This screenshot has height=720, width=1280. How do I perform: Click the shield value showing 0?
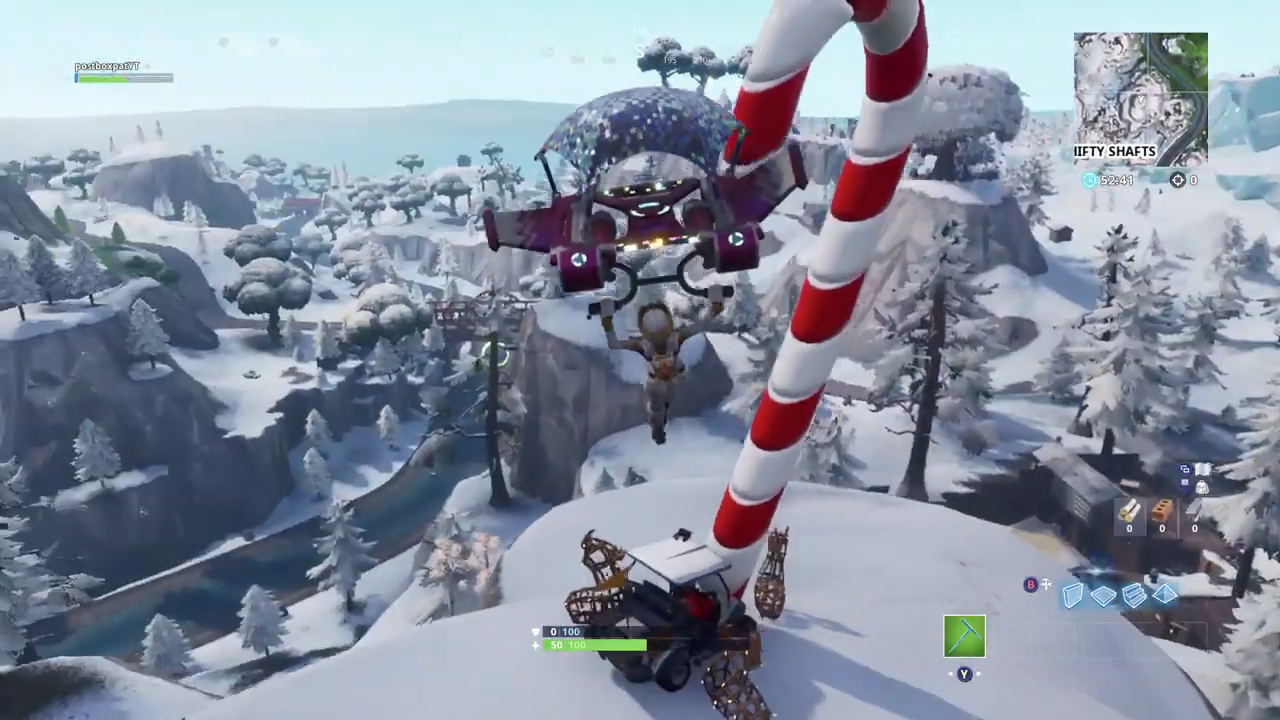point(553,631)
